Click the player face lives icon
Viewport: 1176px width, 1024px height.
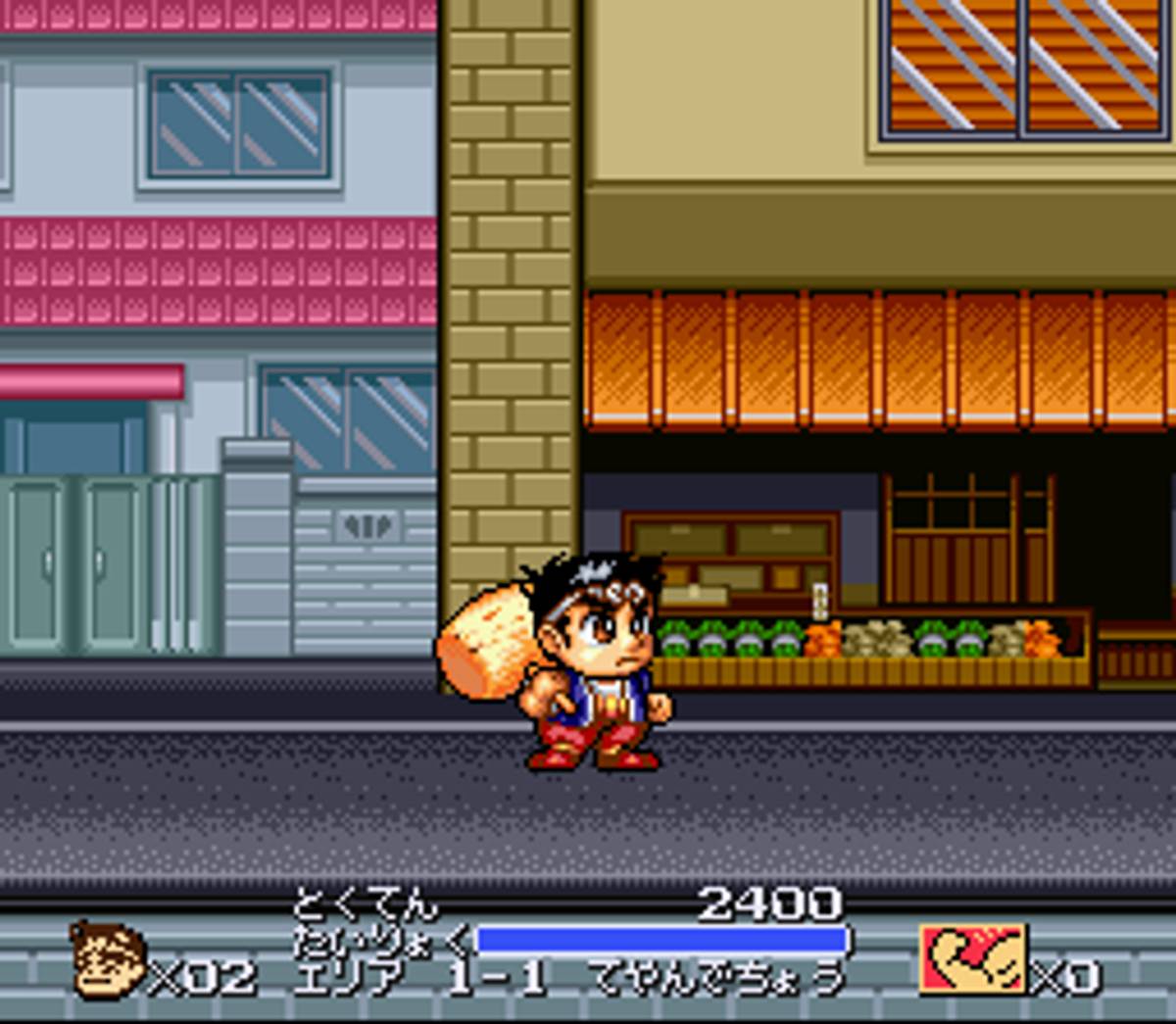109,960
